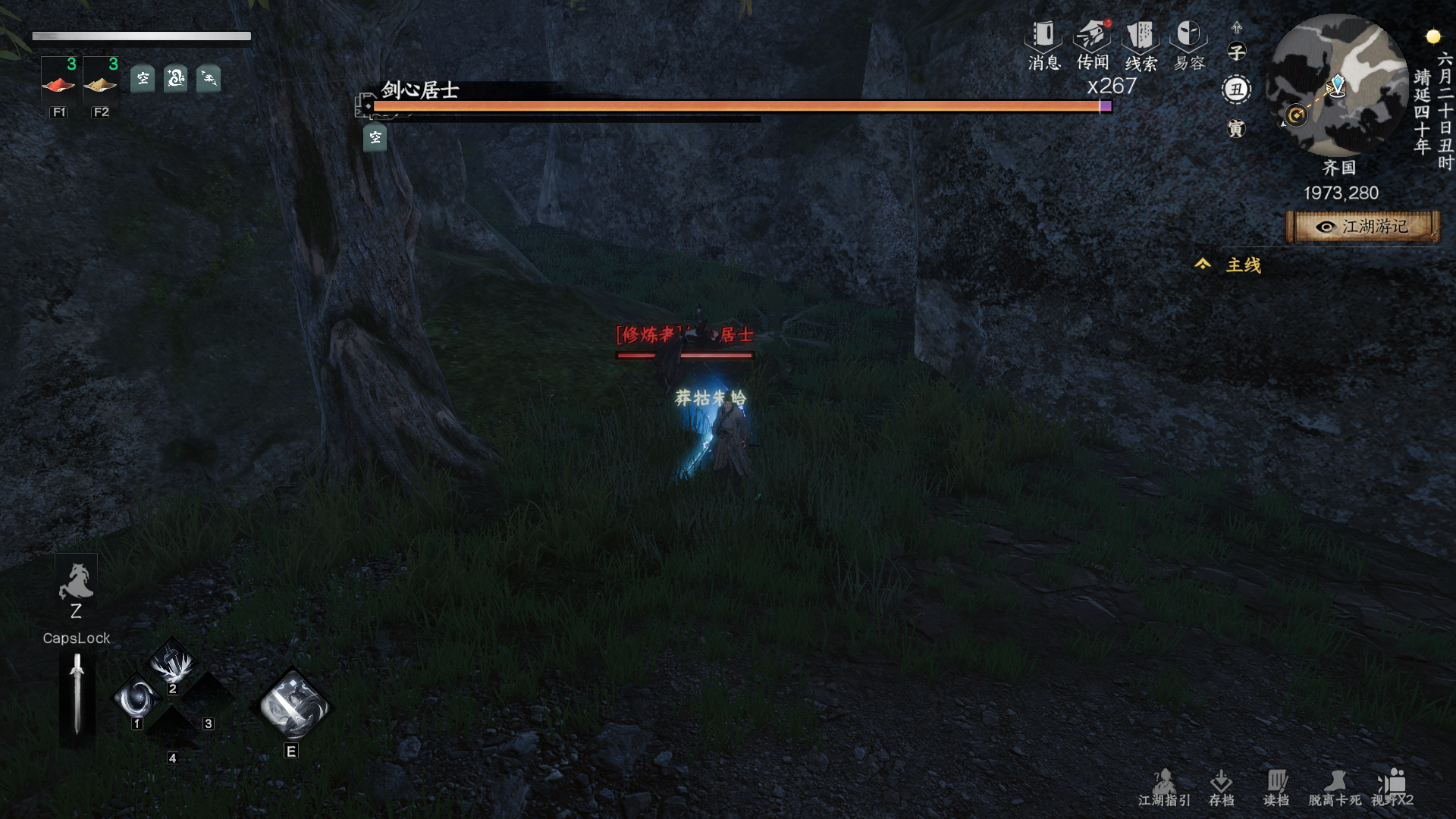Viewport: 1456px width, 819px height.
Task: Click the 丑 time period marker
Action: tap(1237, 89)
